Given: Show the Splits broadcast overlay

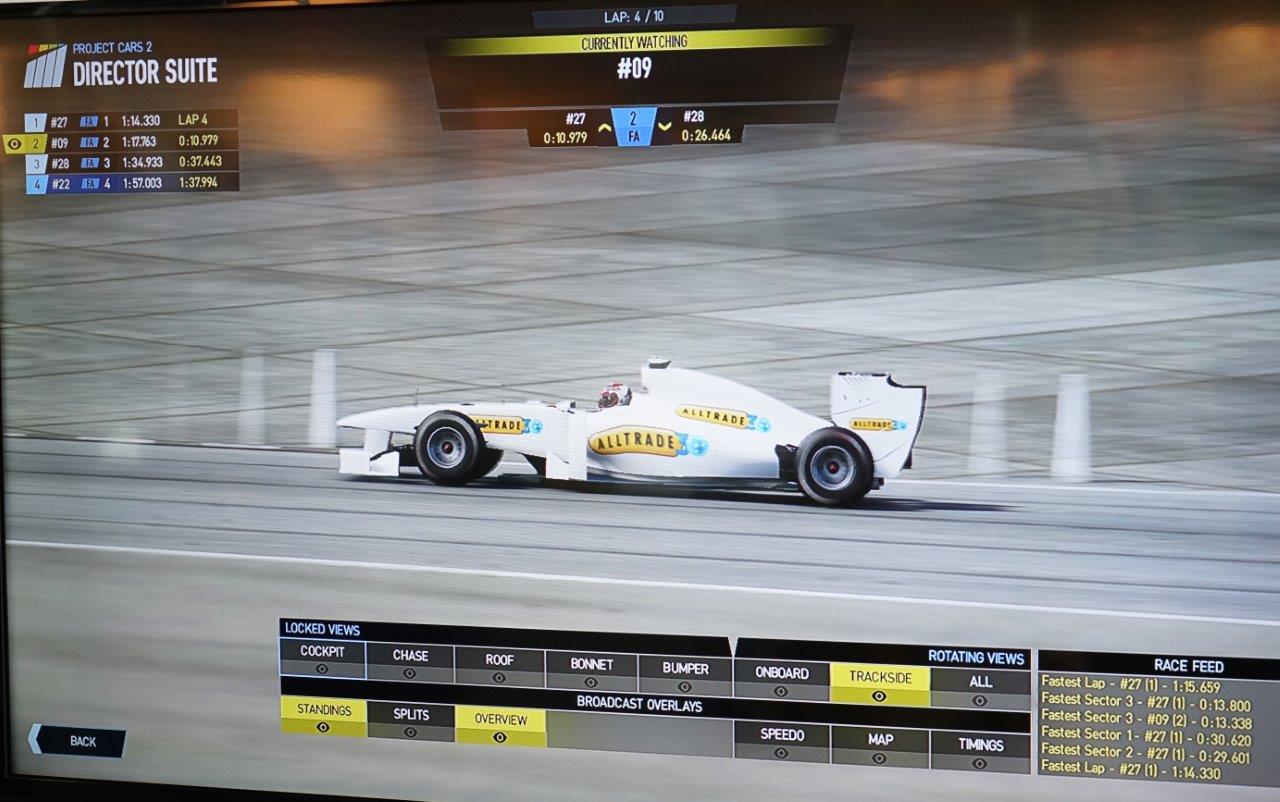Looking at the screenshot, I should (x=410, y=722).
